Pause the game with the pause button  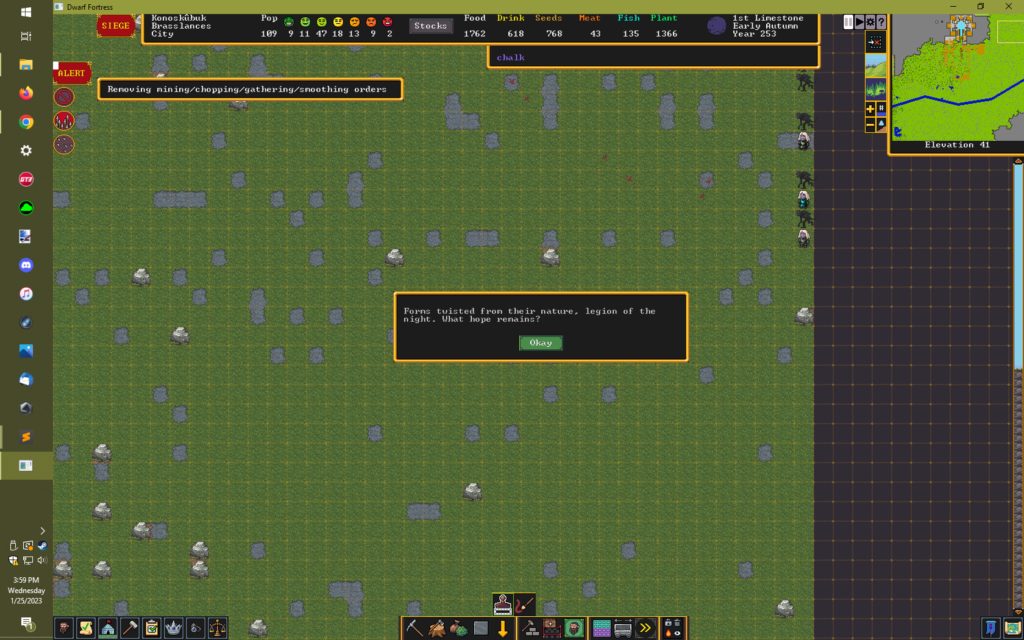(849, 21)
